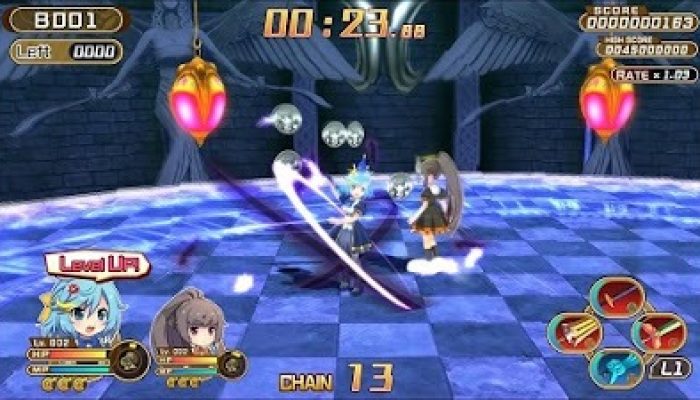Activate the blue magic skill icon
700x400 pixels.
616,365
